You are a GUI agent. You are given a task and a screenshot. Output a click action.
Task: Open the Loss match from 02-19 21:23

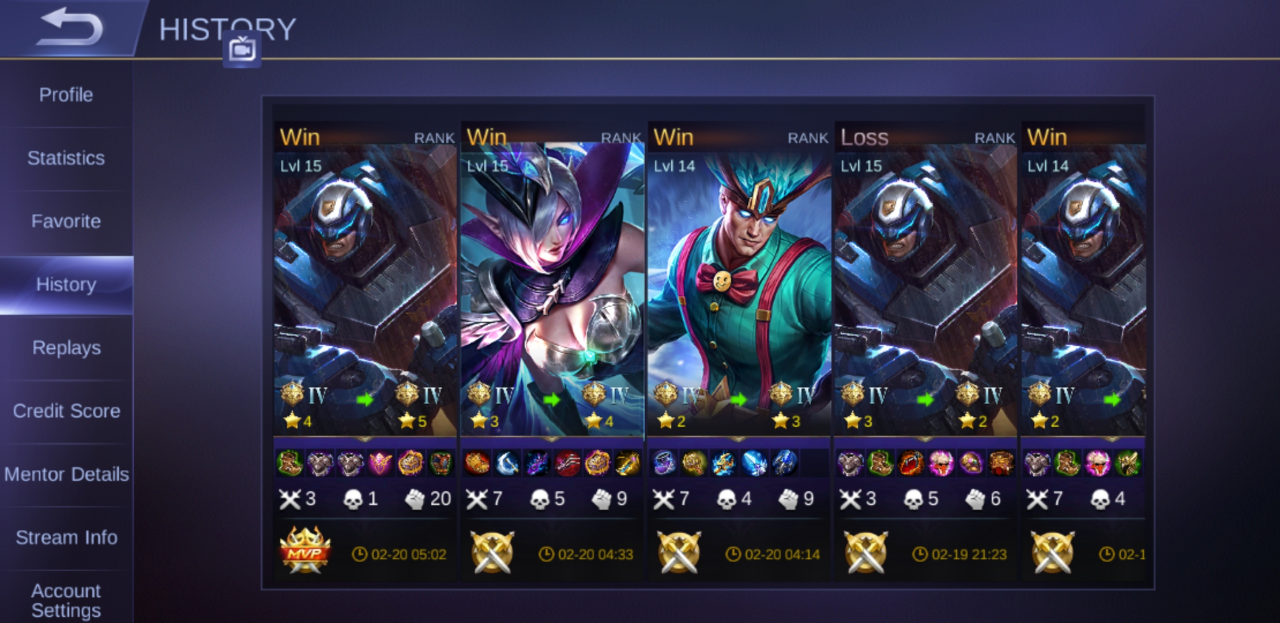point(926,300)
